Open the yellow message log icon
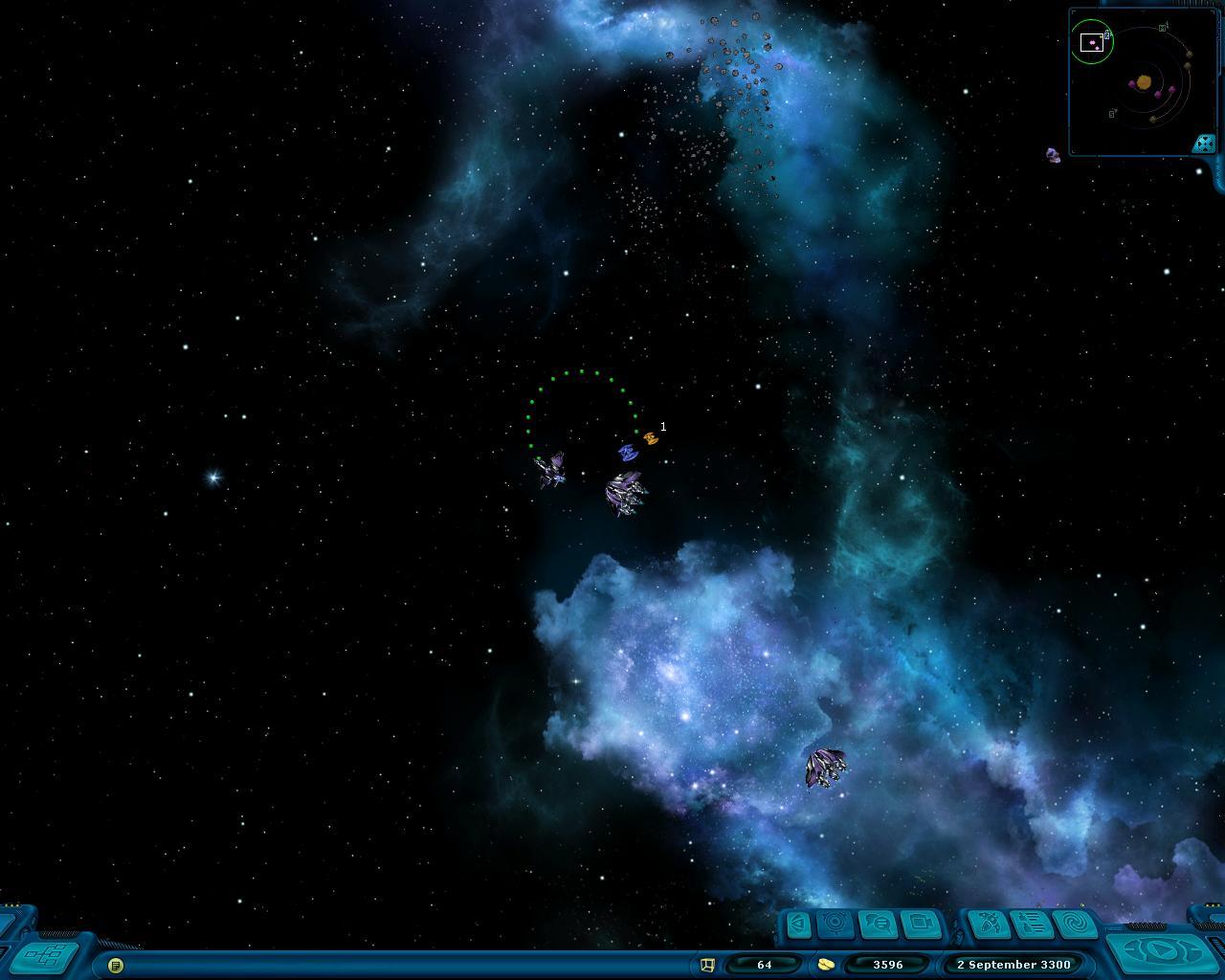 click(116, 965)
